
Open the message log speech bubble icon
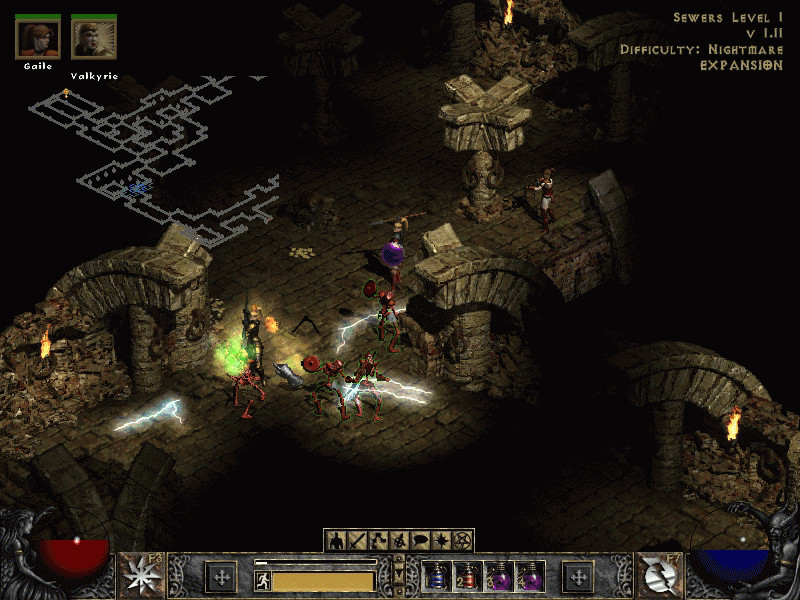[420, 541]
